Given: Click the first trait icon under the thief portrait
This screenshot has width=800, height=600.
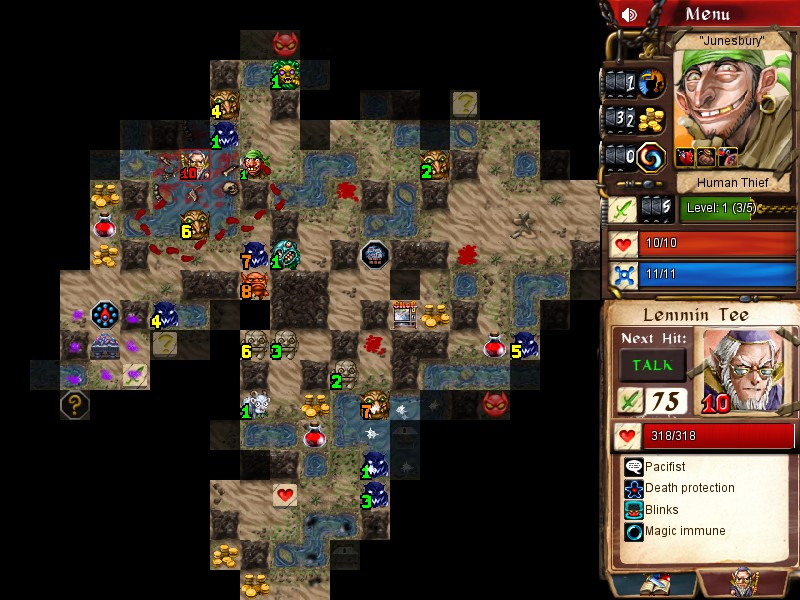Looking at the screenshot, I should 685,157.
